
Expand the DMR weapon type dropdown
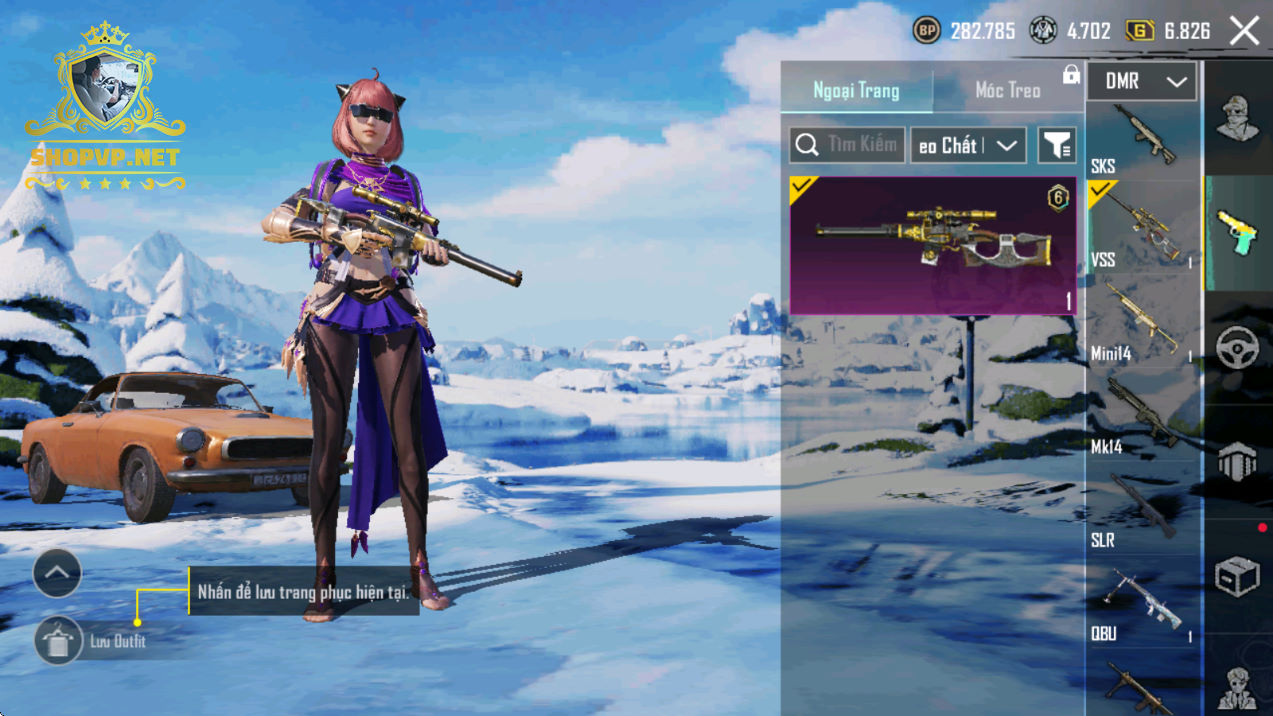[x=1141, y=82]
